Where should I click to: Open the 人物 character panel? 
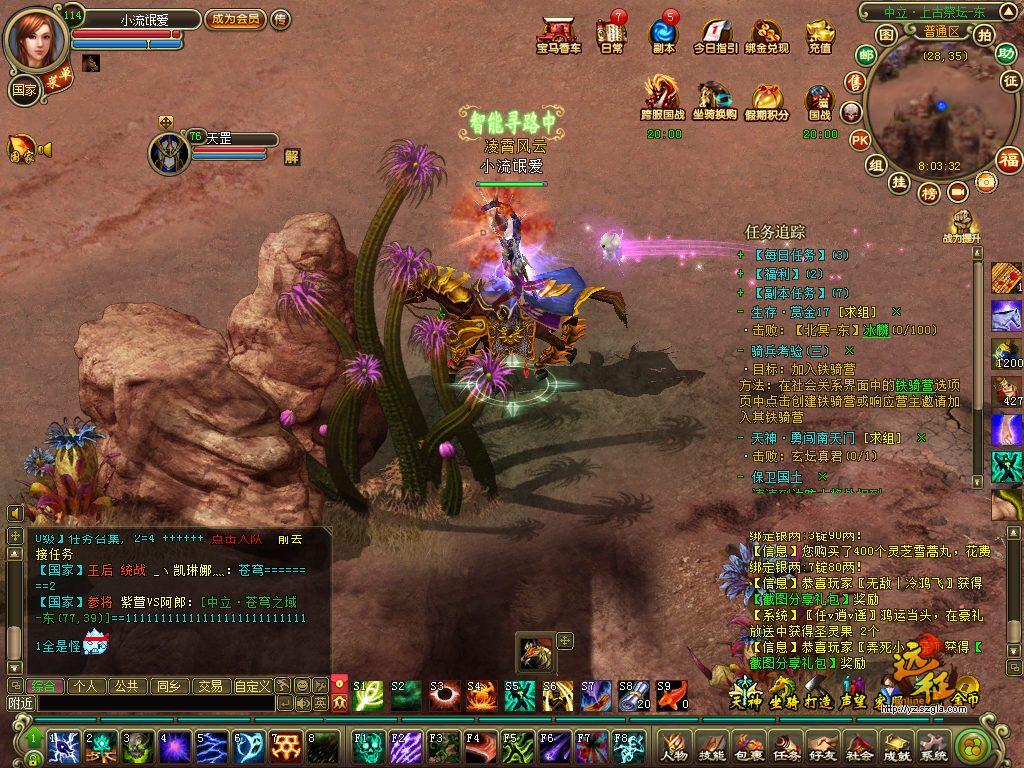(x=674, y=747)
